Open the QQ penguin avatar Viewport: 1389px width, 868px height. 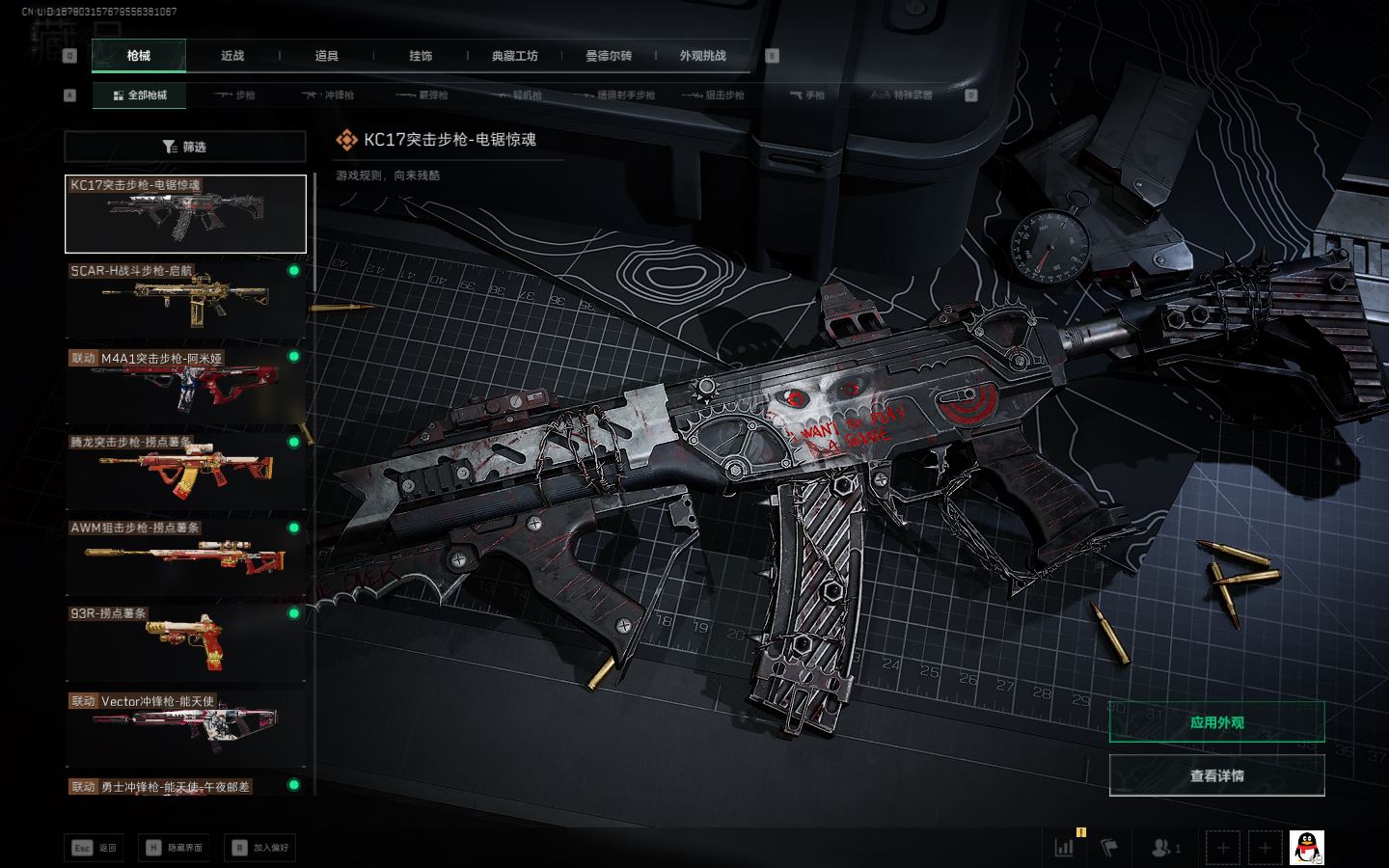(1307, 848)
